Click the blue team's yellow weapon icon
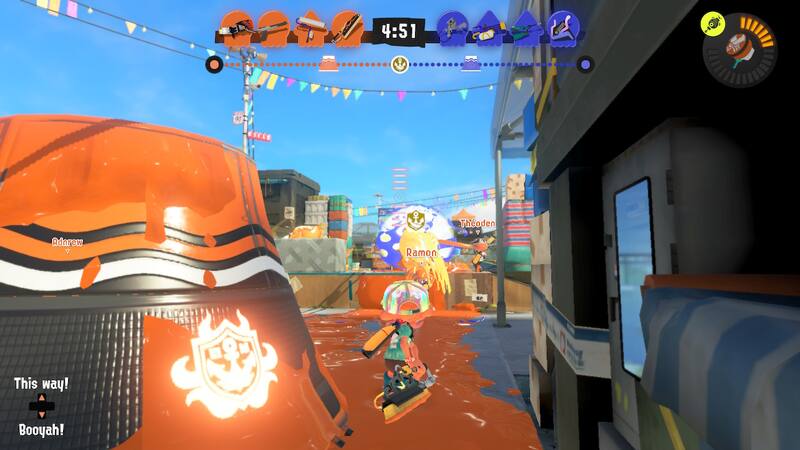The image size is (800, 450). [488, 28]
